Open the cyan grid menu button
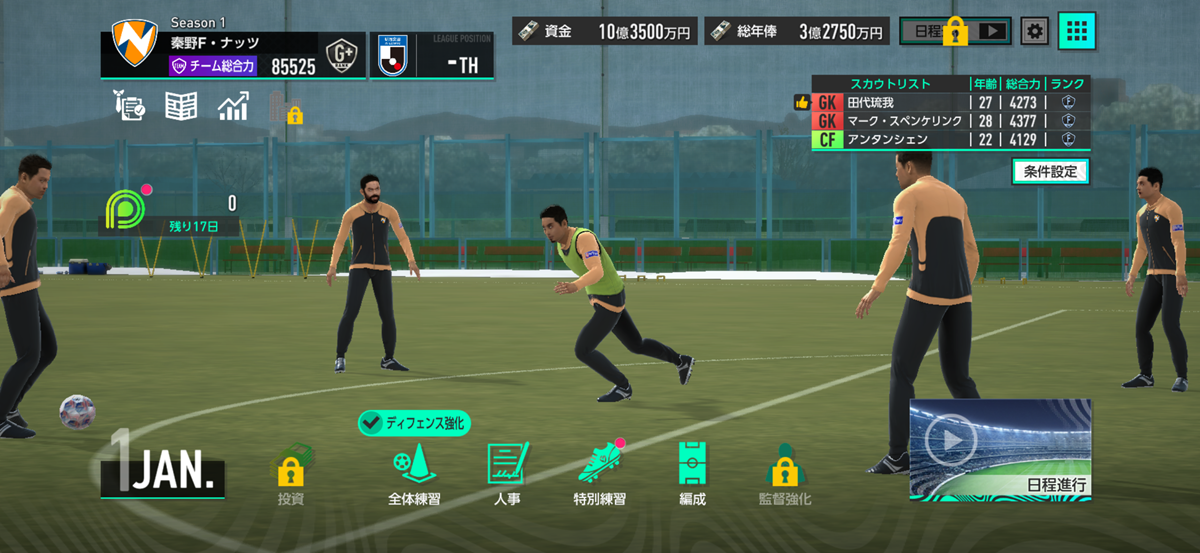 pos(1077,31)
